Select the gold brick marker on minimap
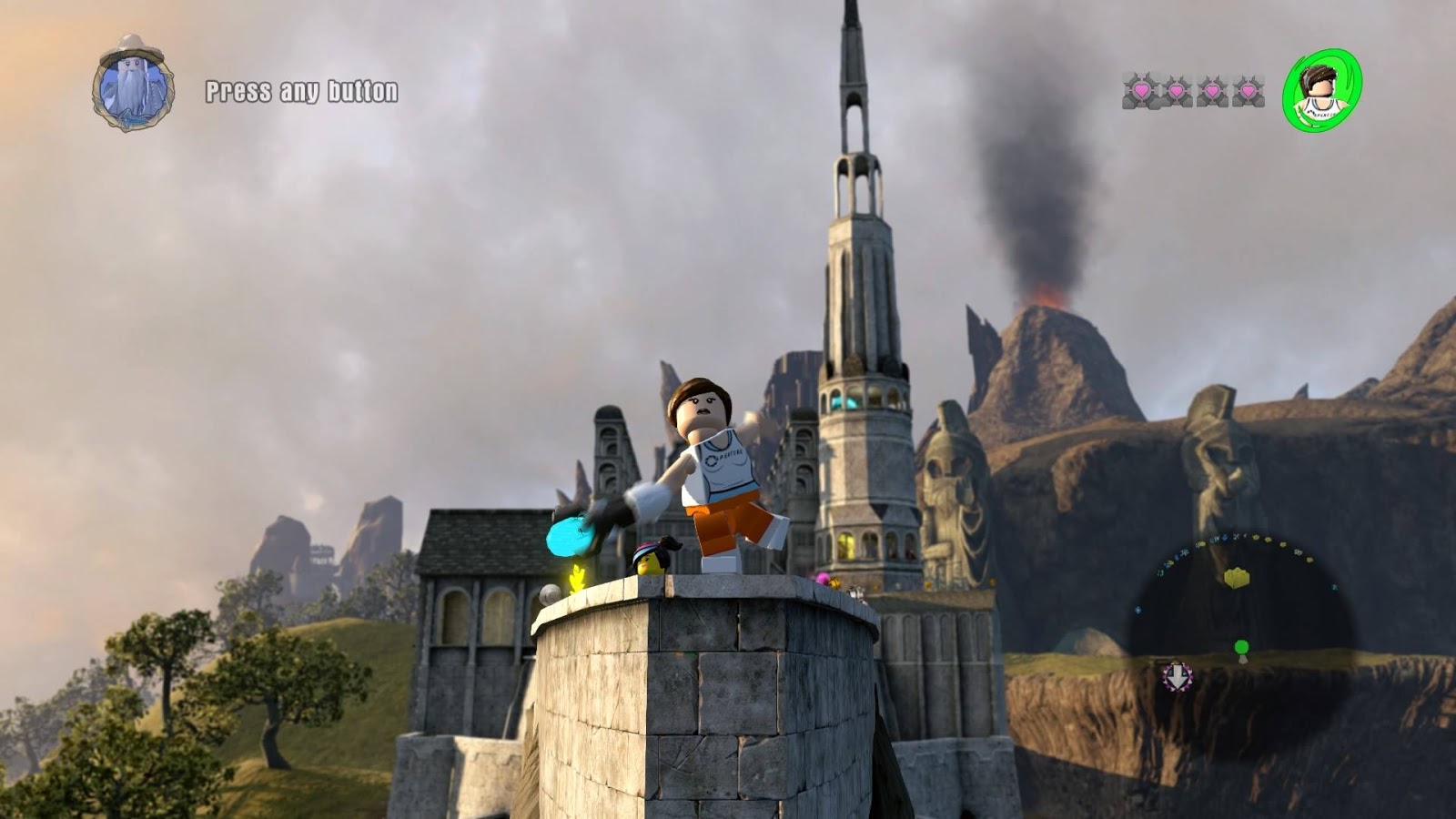Image resolution: width=1456 pixels, height=819 pixels. tap(1236, 577)
